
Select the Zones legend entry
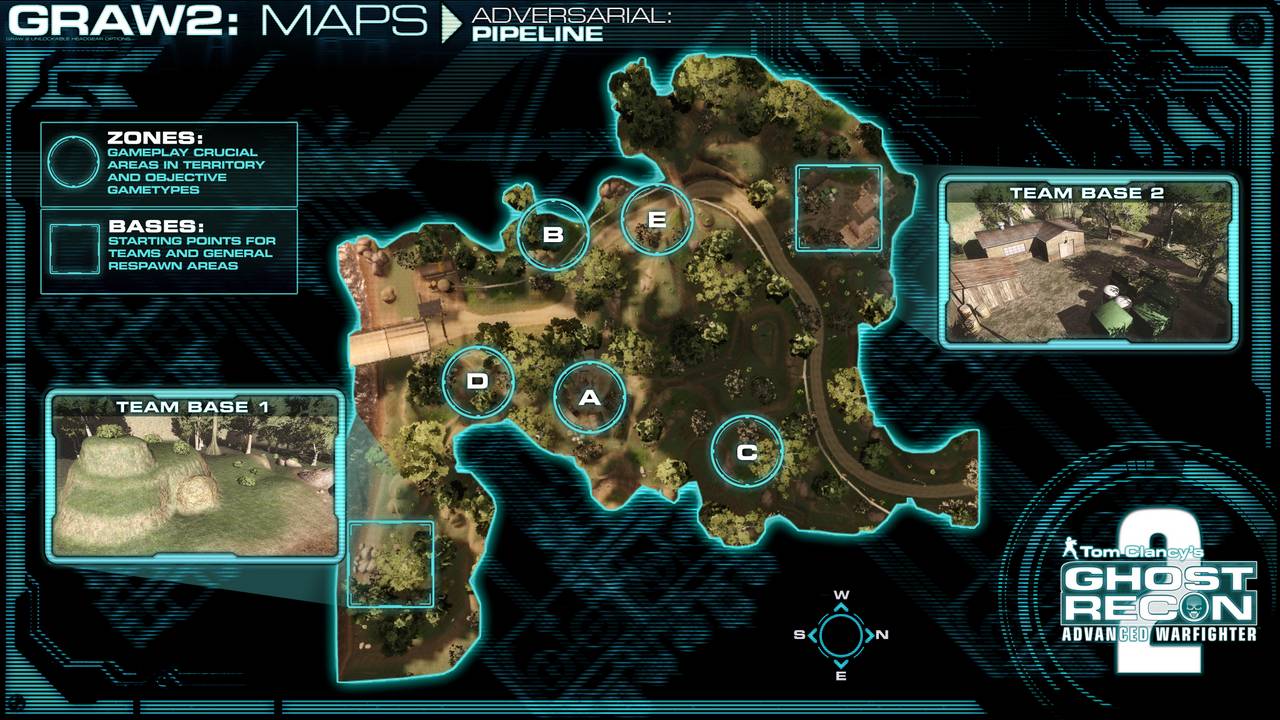169,163
